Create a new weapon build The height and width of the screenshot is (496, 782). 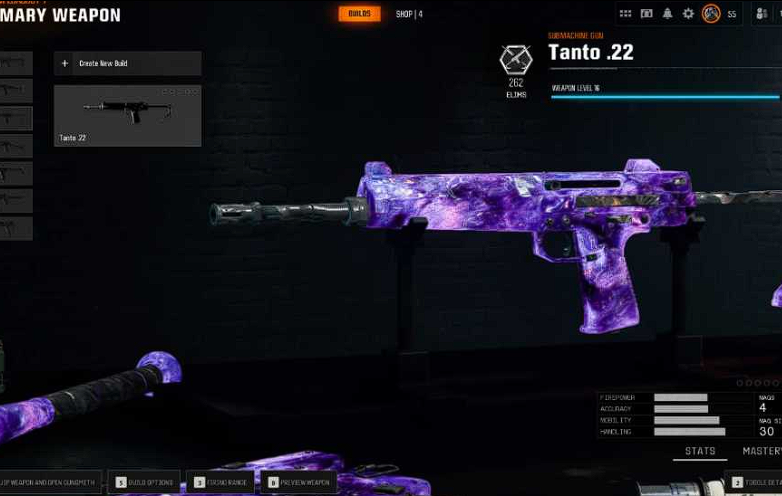point(127,64)
